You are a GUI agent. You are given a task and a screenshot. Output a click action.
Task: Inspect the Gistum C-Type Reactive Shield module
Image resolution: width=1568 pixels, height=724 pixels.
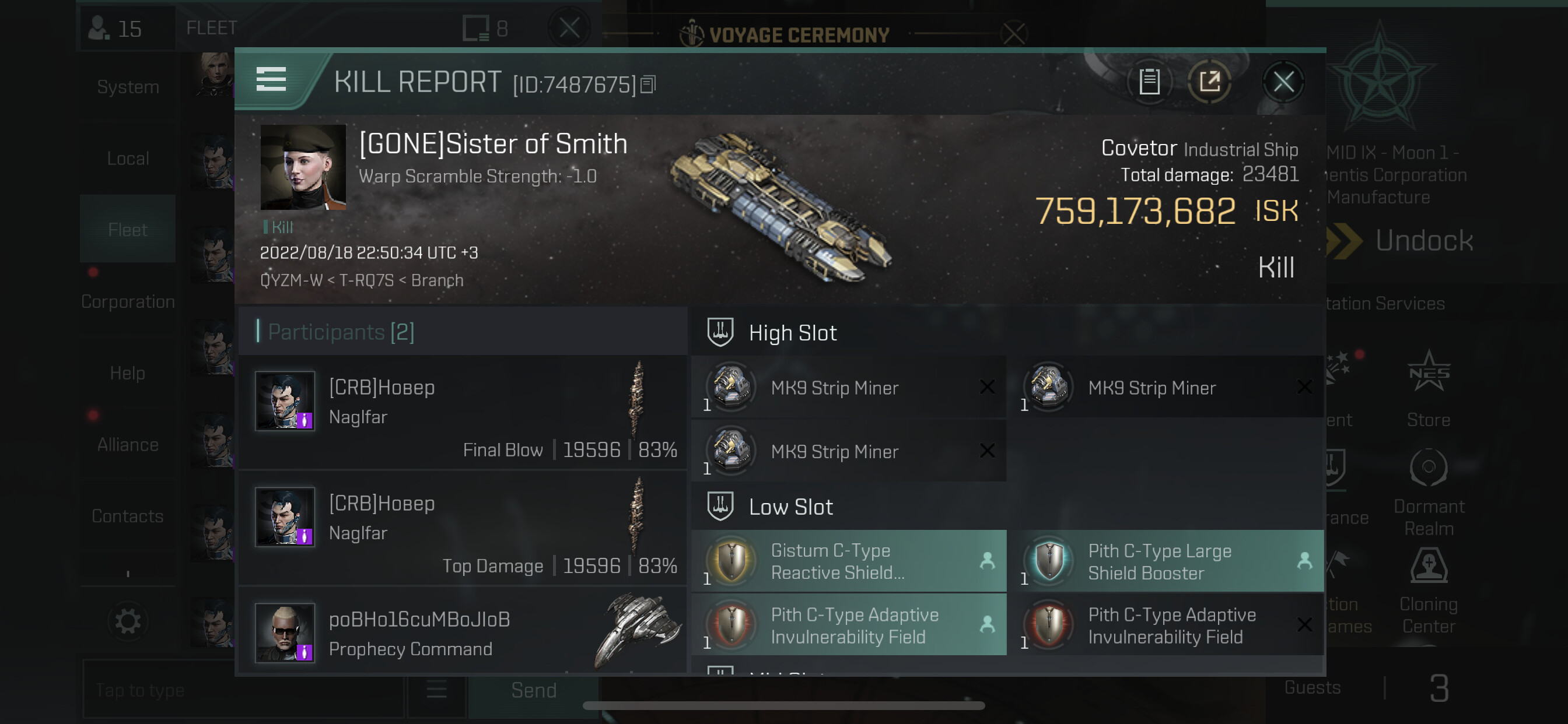click(x=848, y=561)
